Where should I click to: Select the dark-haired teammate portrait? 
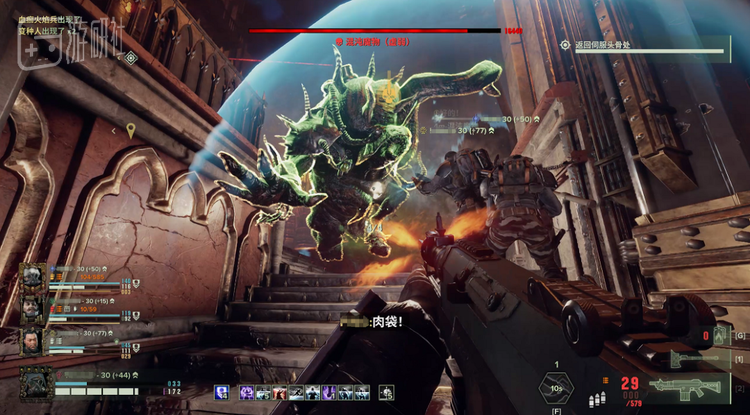(33, 342)
